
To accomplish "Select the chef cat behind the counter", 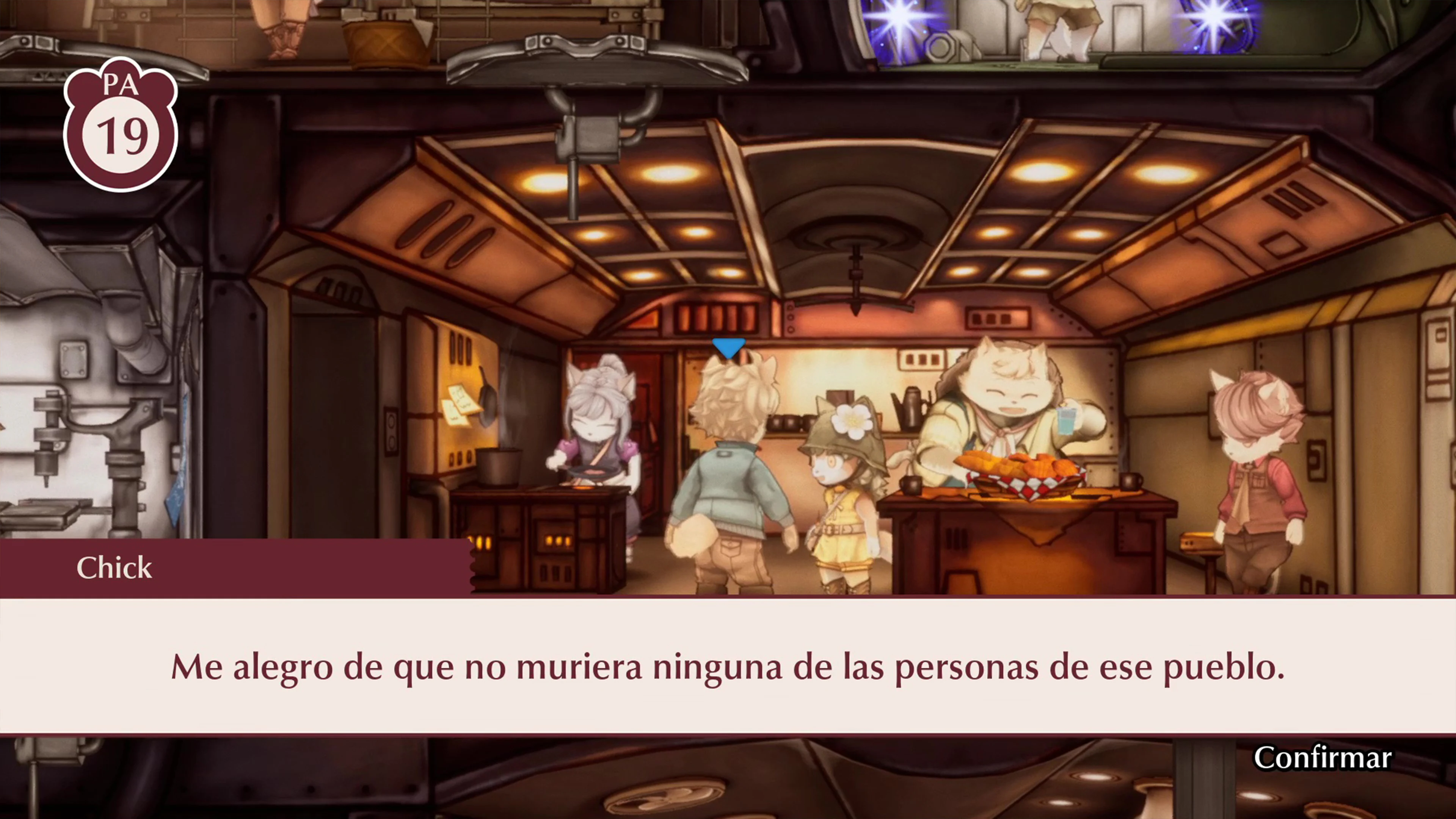I will (x=1012, y=407).
